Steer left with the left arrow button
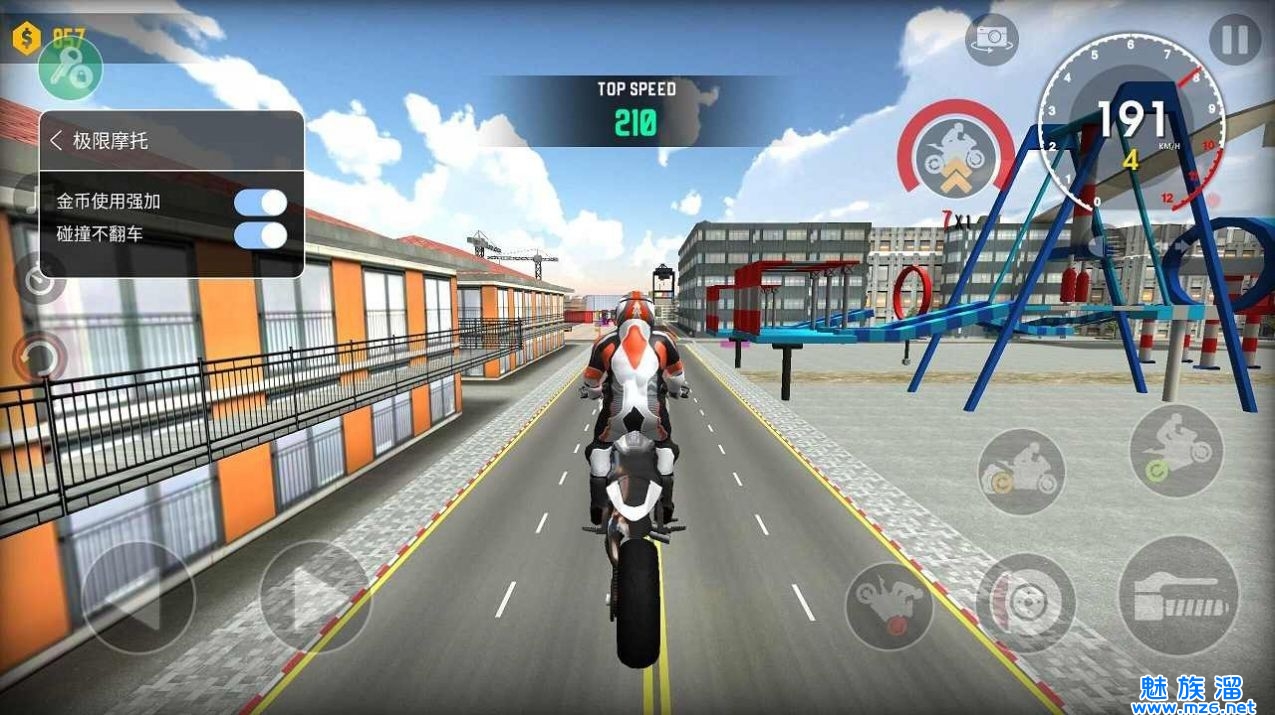This screenshot has width=1275, height=715. pyautogui.click(x=138, y=598)
